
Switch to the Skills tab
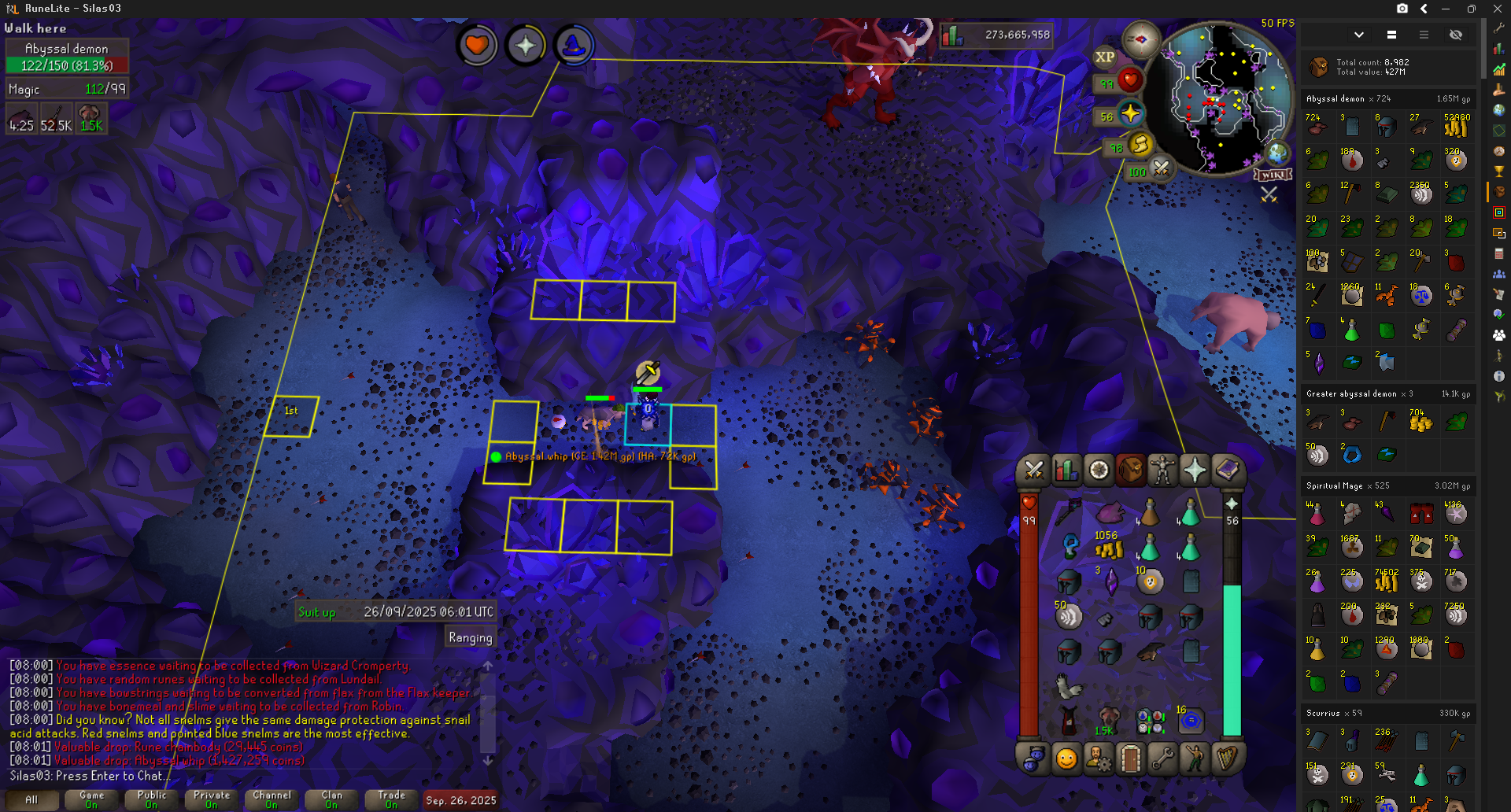click(x=1066, y=471)
